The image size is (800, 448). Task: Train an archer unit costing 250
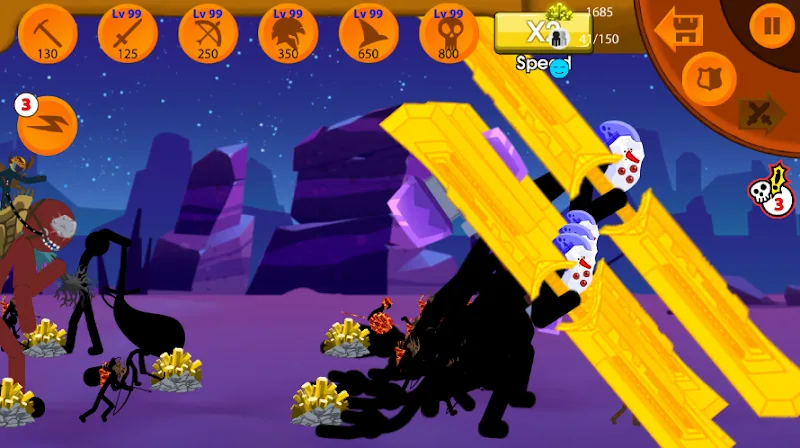208,32
